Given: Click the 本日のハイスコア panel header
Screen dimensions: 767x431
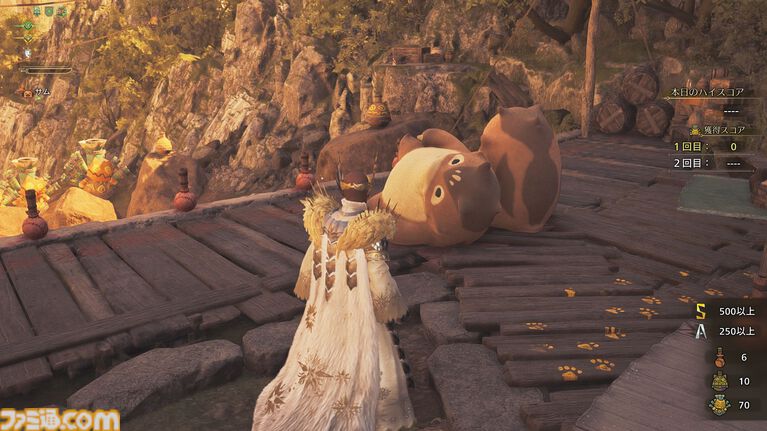Looking at the screenshot, I should [x=709, y=93].
